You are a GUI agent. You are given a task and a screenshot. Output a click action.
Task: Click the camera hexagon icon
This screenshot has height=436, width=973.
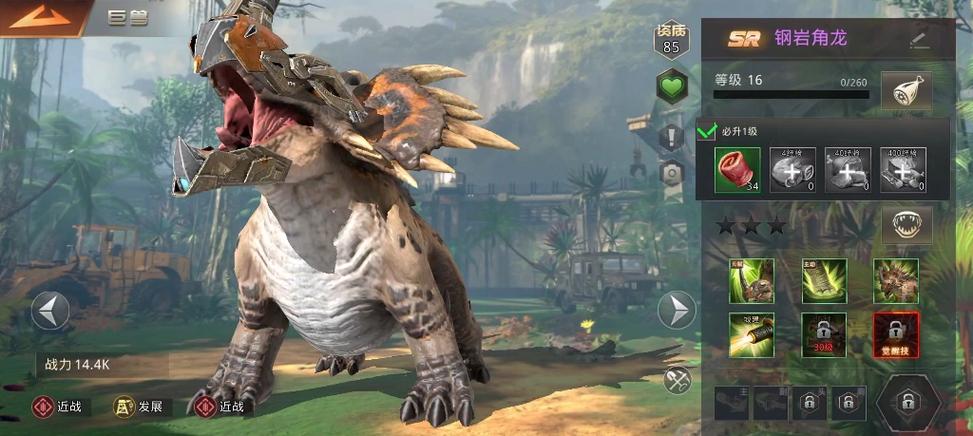pyautogui.click(x=671, y=172)
